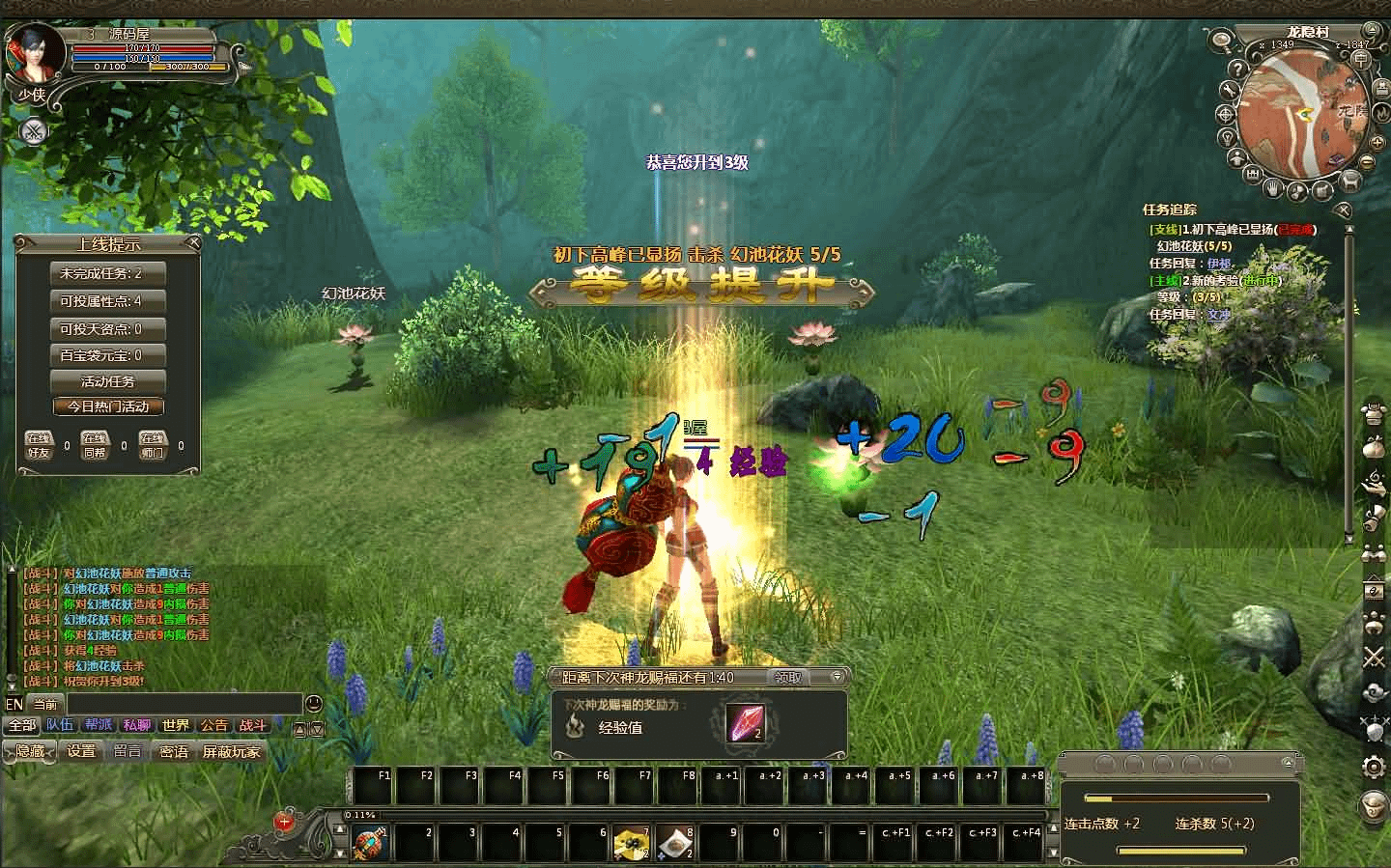Use the skill in hotbar slot 1

pyautogui.click(x=370, y=843)
